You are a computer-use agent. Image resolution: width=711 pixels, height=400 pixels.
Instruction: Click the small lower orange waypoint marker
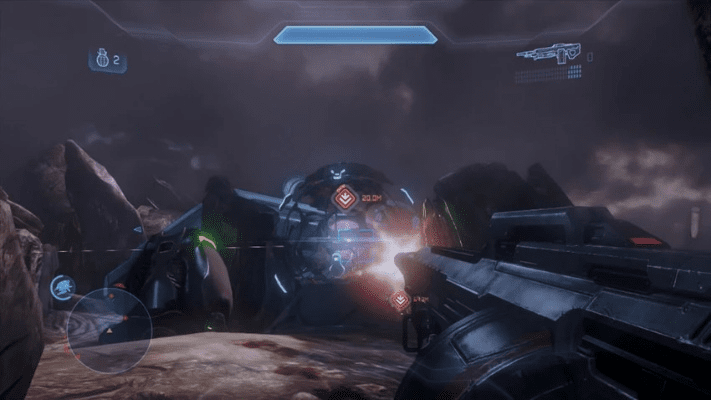400,298
